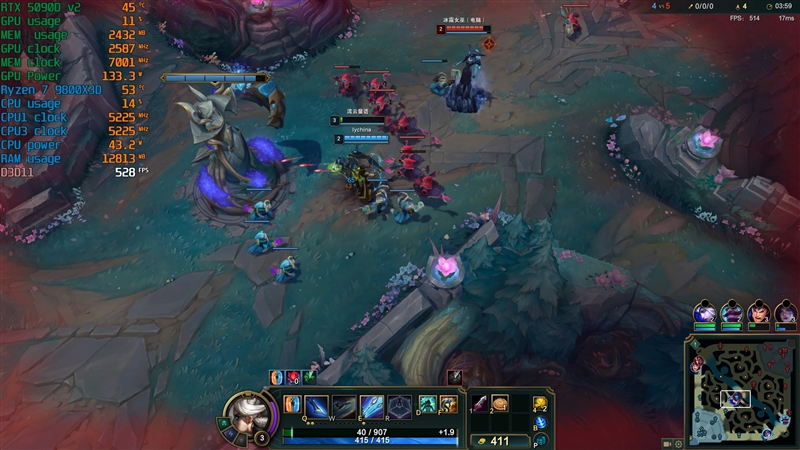
Task: Use the F summoner spell
Action: (449, 404)
